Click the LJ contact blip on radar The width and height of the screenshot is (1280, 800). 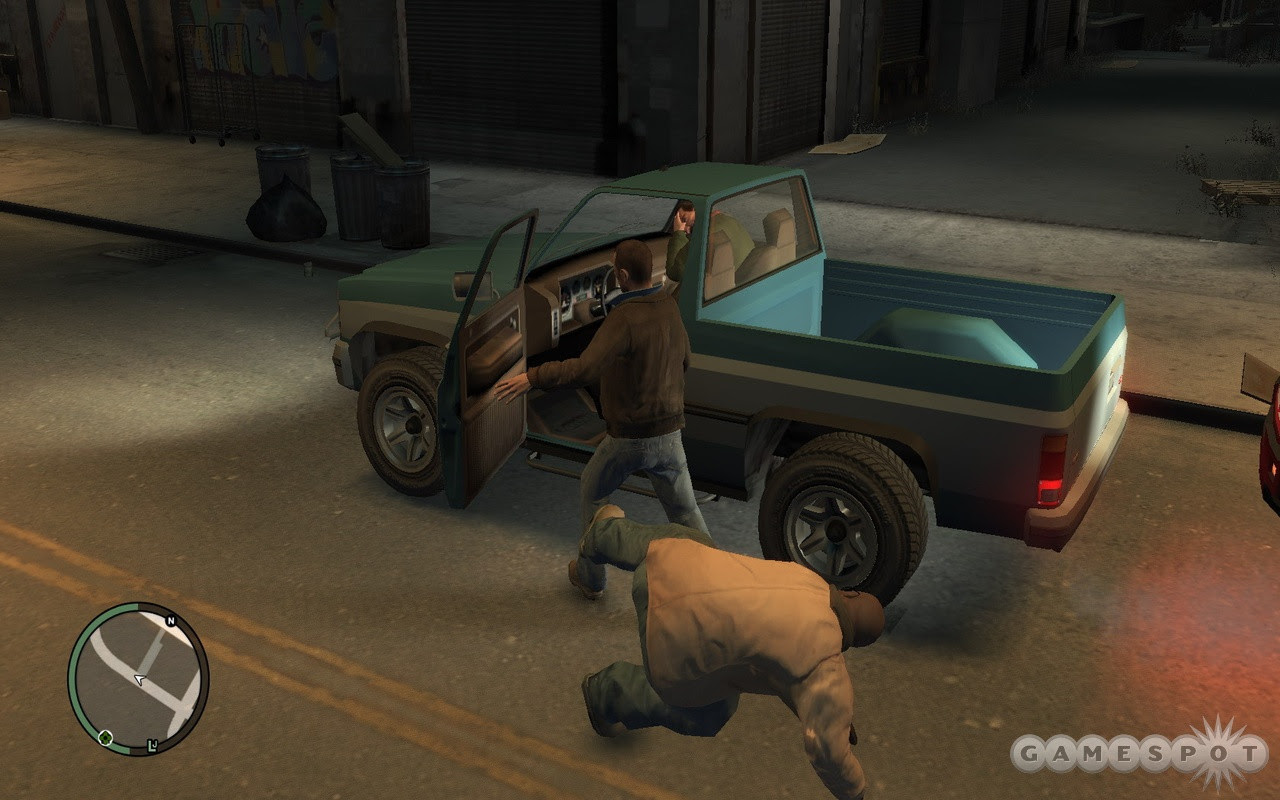(x=151, y=745)
